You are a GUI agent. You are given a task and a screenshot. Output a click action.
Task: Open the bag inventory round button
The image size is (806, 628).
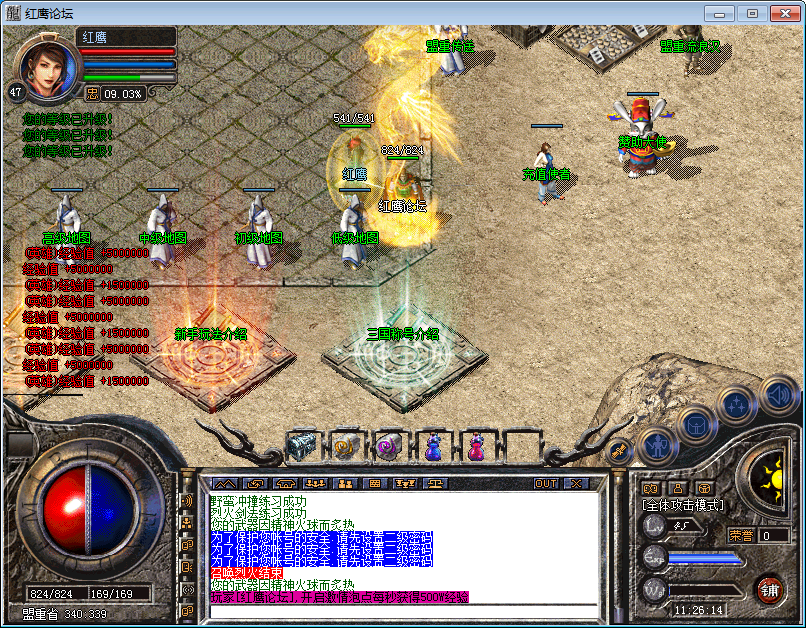(x=695, y=424)
